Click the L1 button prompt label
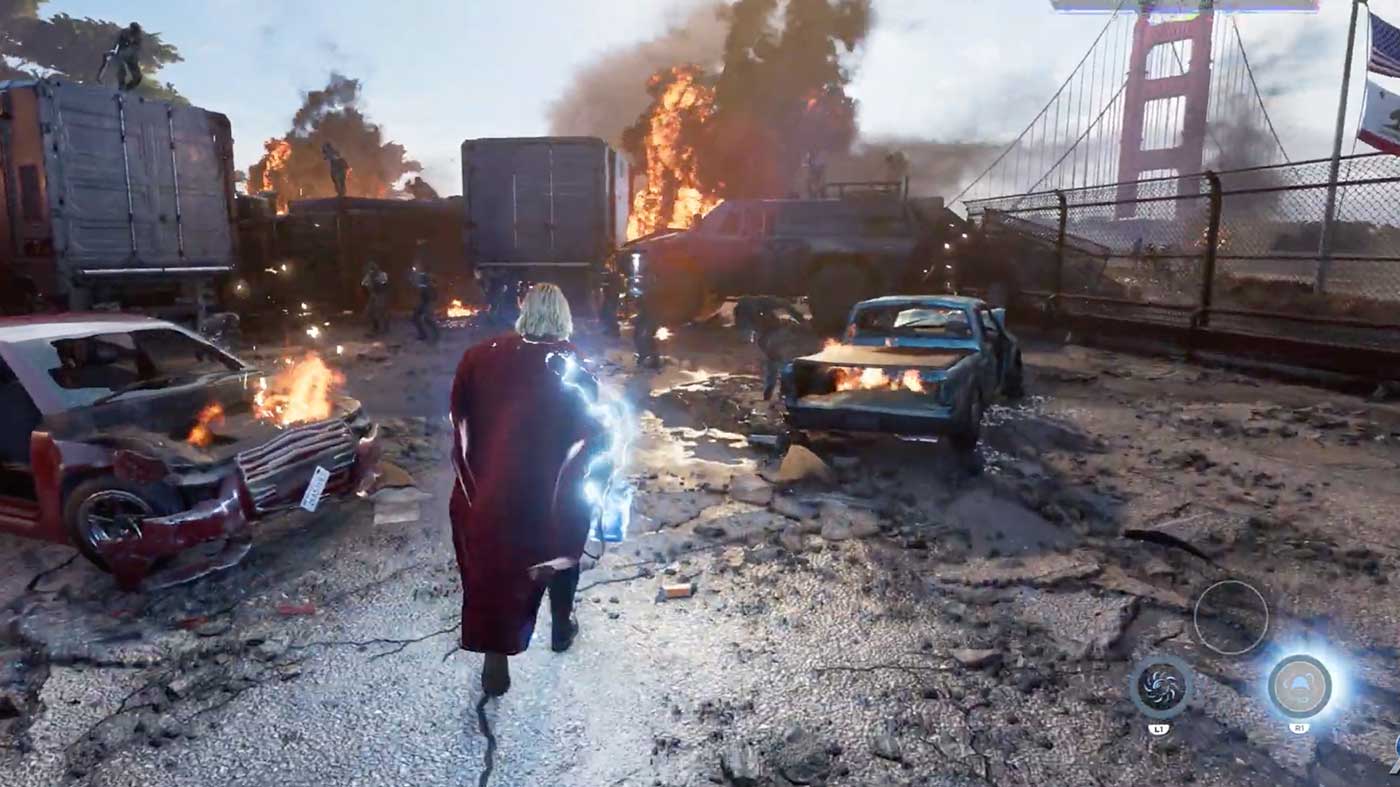 1160,728
